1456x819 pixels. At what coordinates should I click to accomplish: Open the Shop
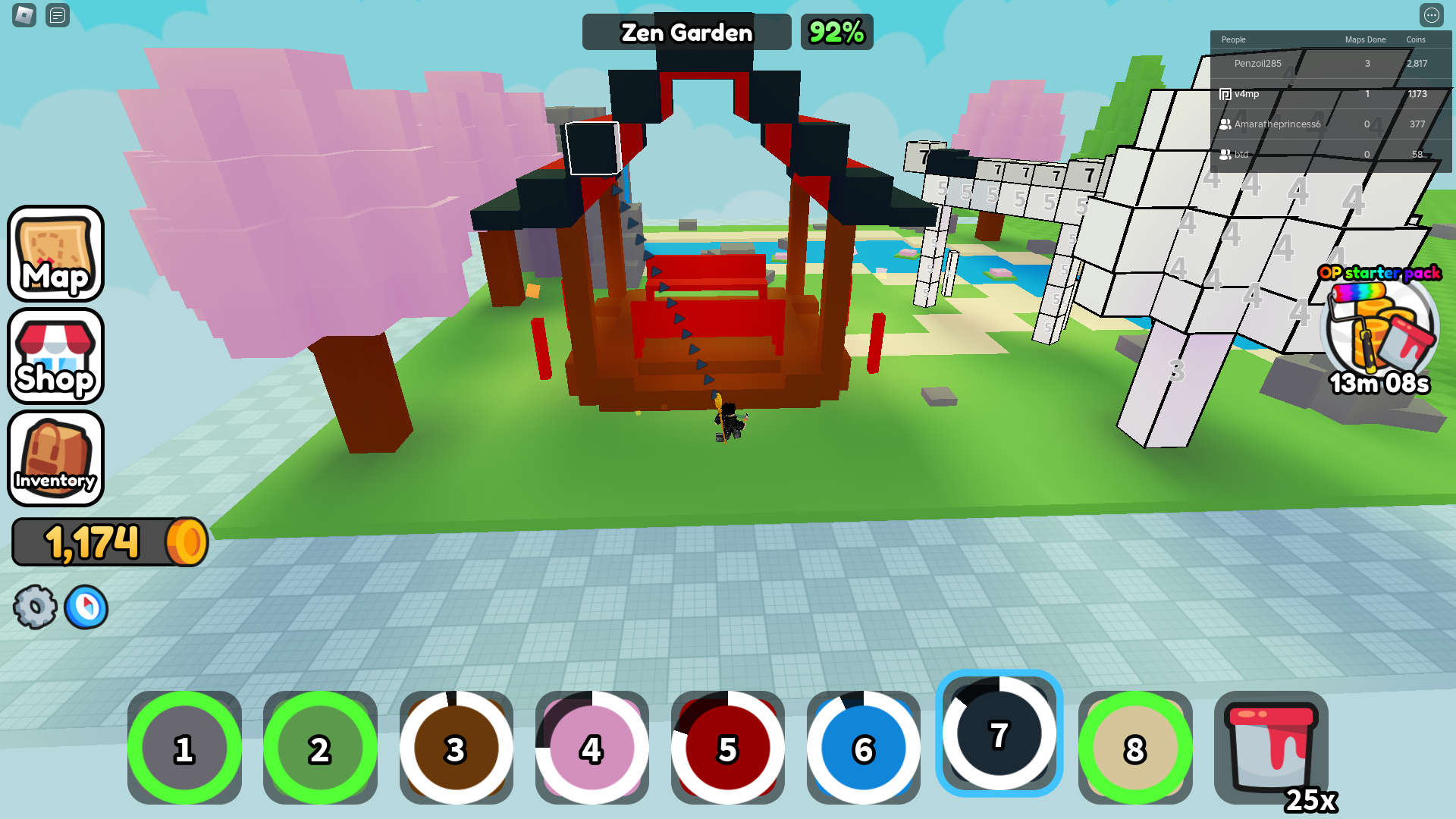tap(55, 356)
